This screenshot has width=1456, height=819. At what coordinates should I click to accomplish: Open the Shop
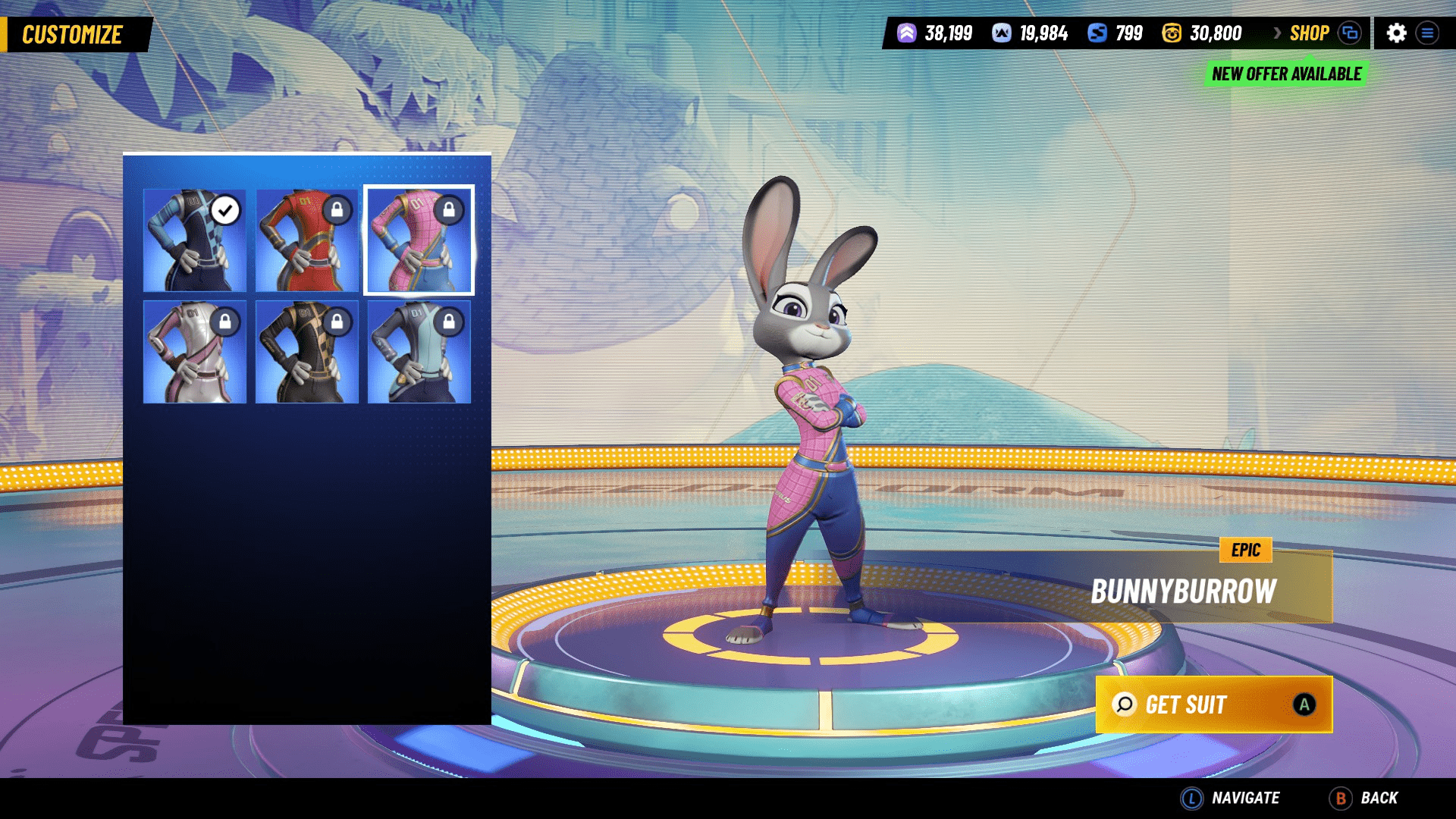(1310, 33)
